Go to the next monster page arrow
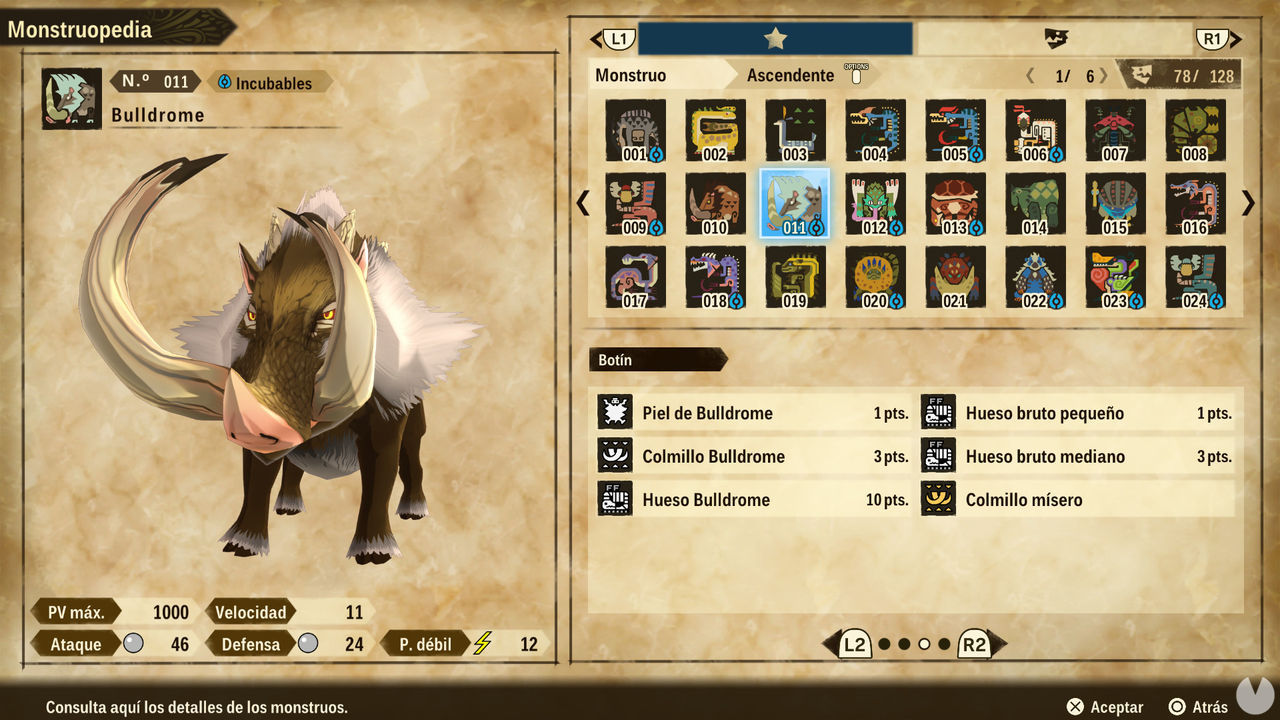Image resolution: width=1280 pixels, height=720 pixels. tap(1248, 203)
